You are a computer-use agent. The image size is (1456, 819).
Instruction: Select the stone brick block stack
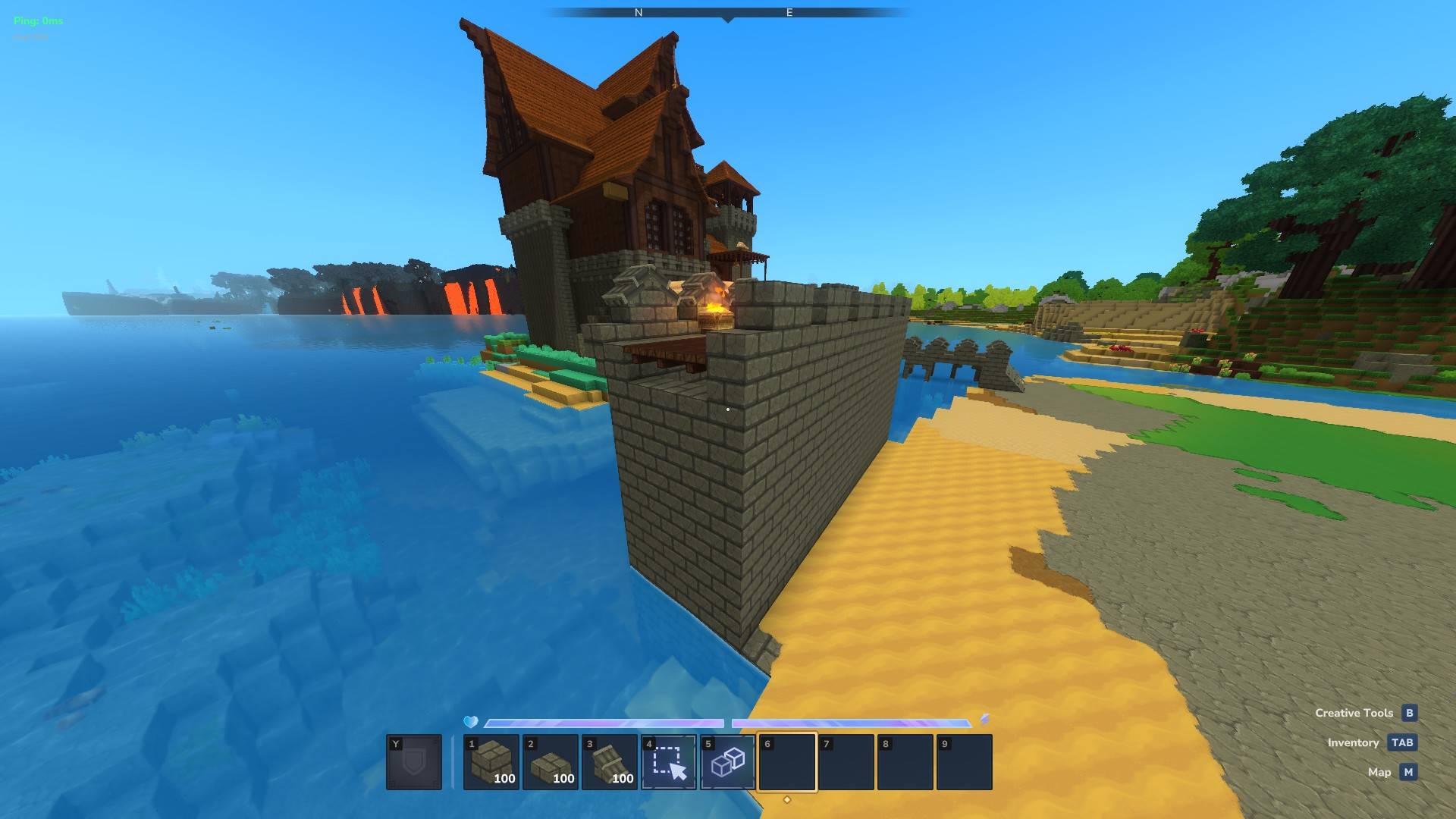click(491, 762)
